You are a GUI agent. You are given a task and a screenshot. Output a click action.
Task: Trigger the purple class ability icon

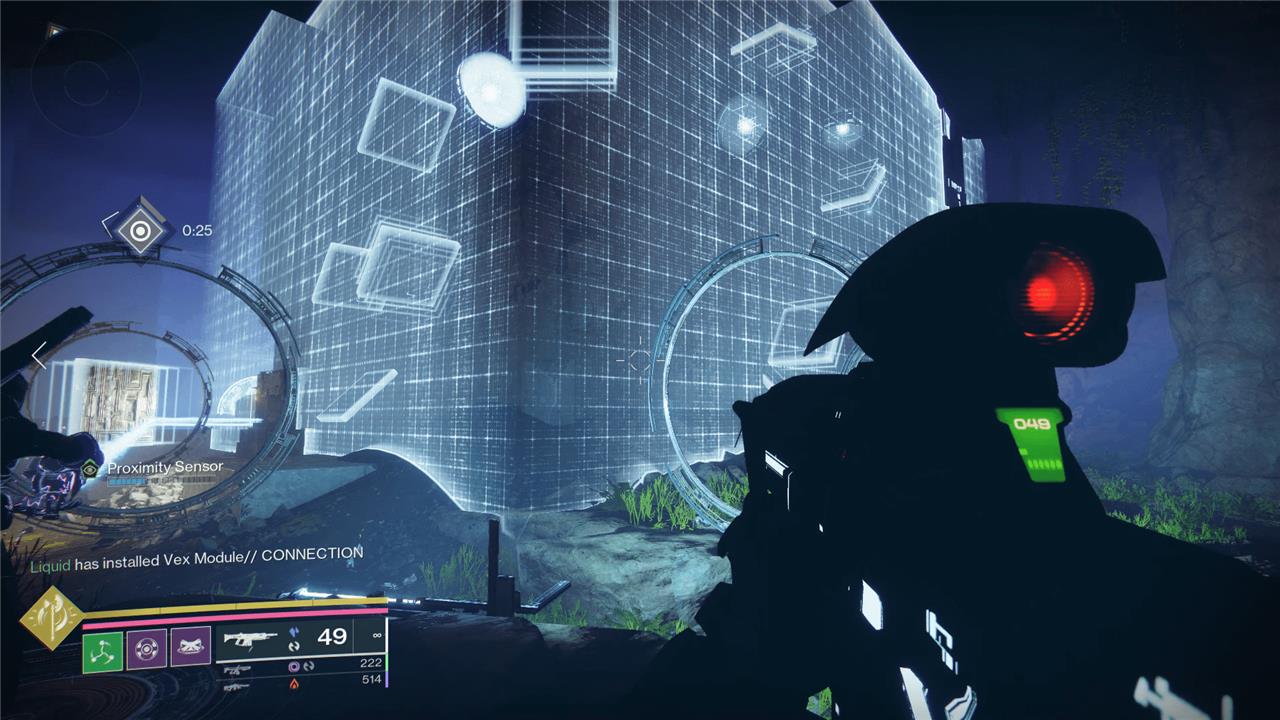pos(190,648)
